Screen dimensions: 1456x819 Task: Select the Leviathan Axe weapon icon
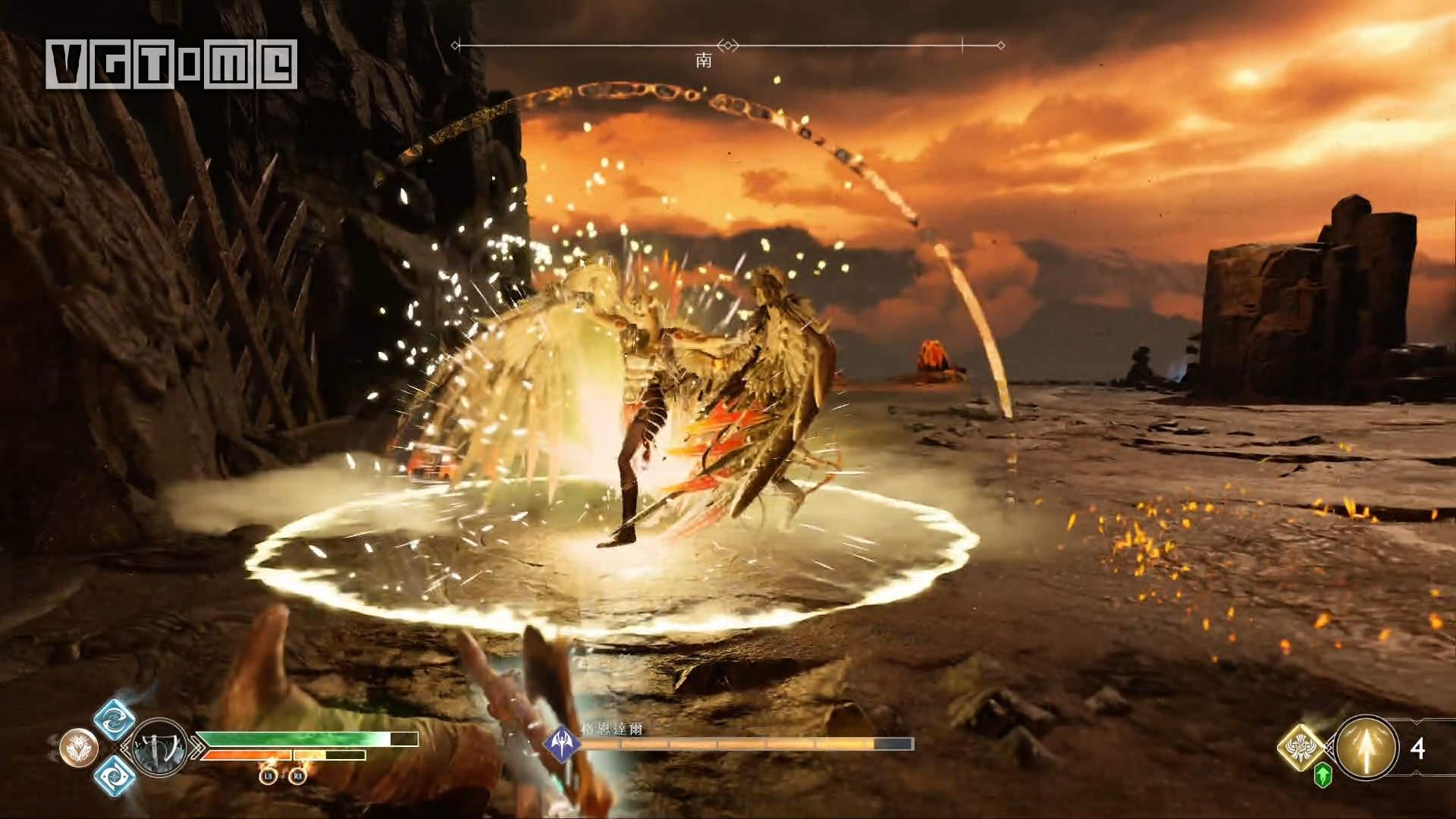159,746
